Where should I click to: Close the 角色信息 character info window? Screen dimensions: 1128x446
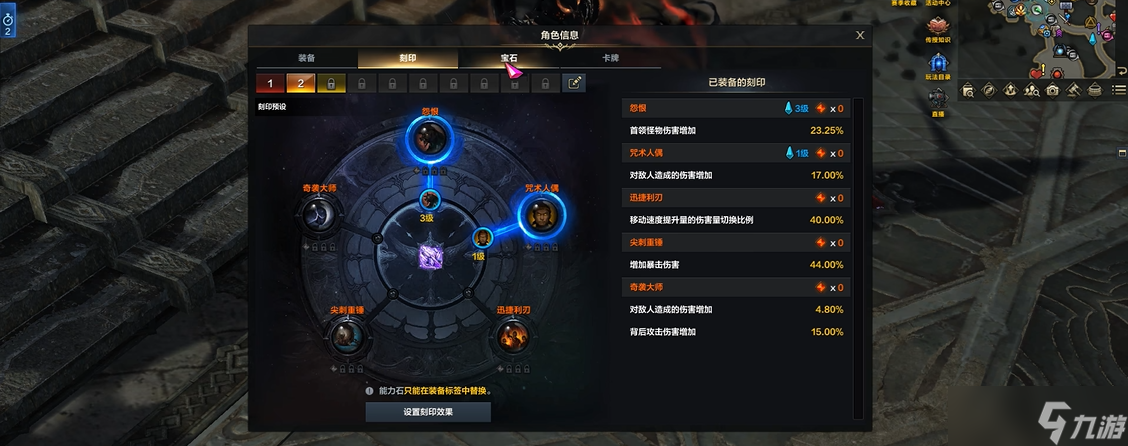pyautogui.click(x=860, y=35)
